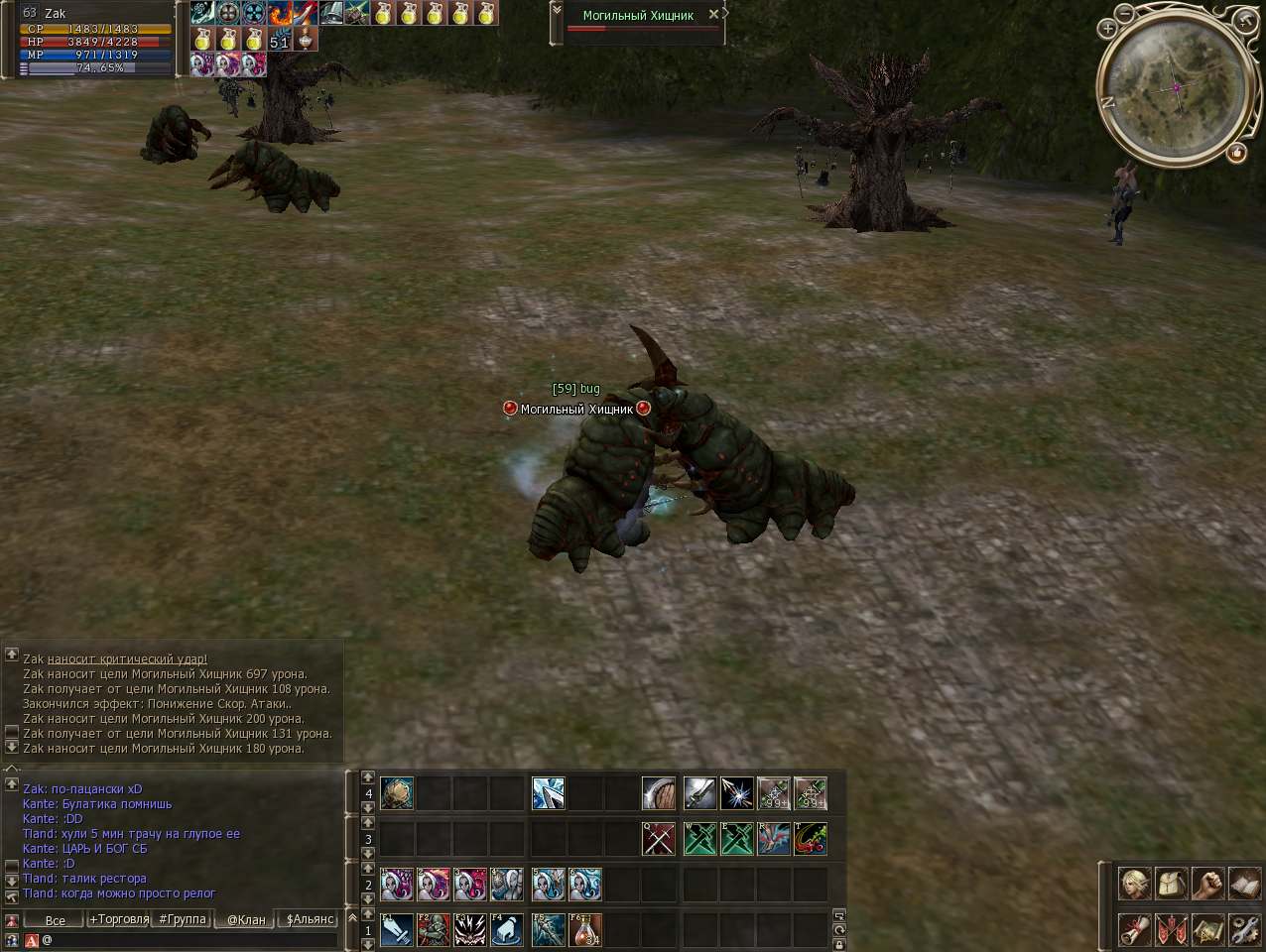The width and height of the screenshot is (1266, 952).
Task: Open system settings wrench-and-gears icon
Action: point(1244,929)
